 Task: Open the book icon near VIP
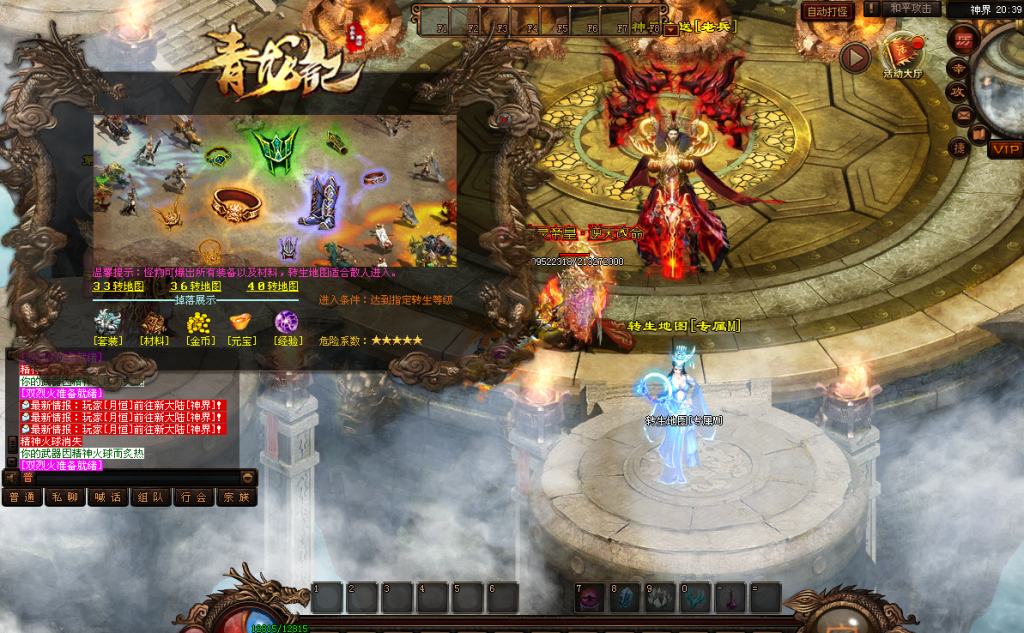980,132
